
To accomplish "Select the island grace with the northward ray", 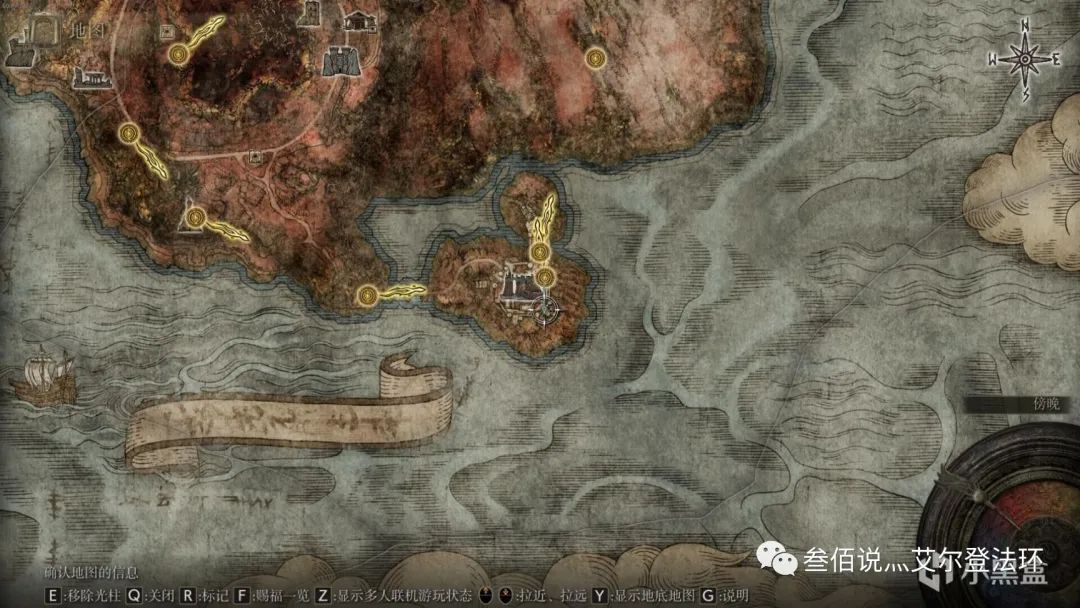I will tap(540, 251).
